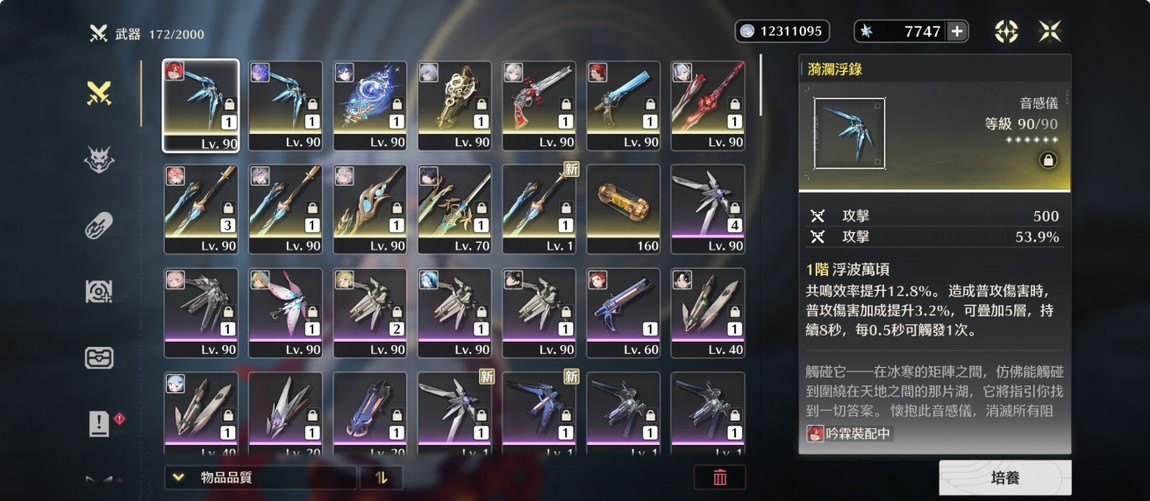The height and width of the screenshot is (501, 1150).
Task: Open the 培養 weapon upgrade screen
Action: click(1004, 478)
